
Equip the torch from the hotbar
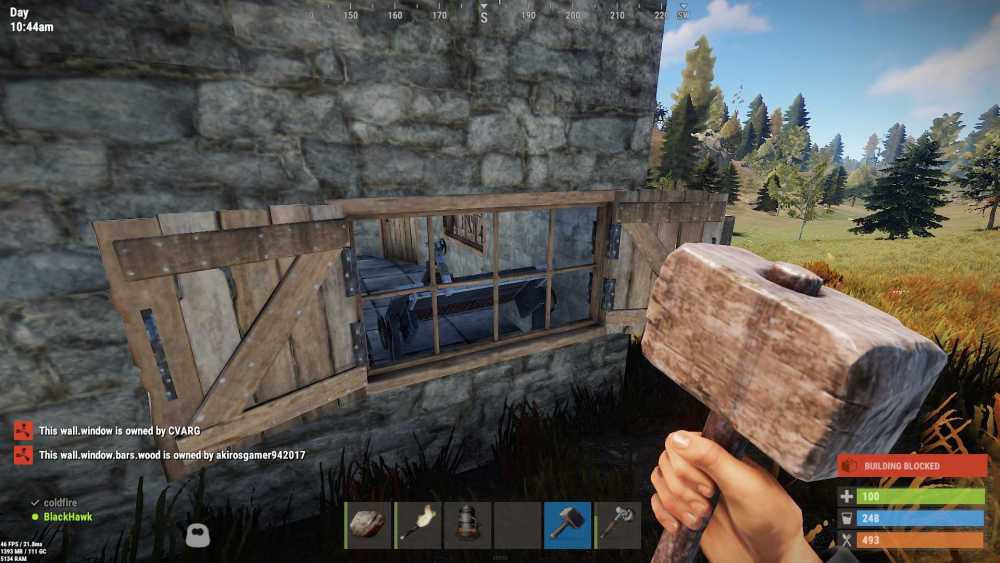click(418, 525)
